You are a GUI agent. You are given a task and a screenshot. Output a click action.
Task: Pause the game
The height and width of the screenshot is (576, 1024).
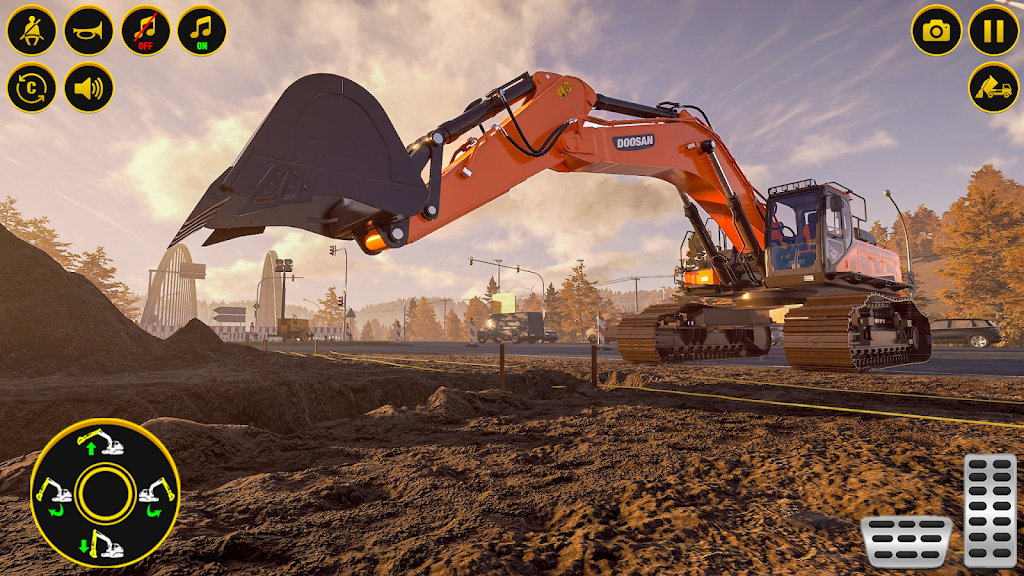993,30
